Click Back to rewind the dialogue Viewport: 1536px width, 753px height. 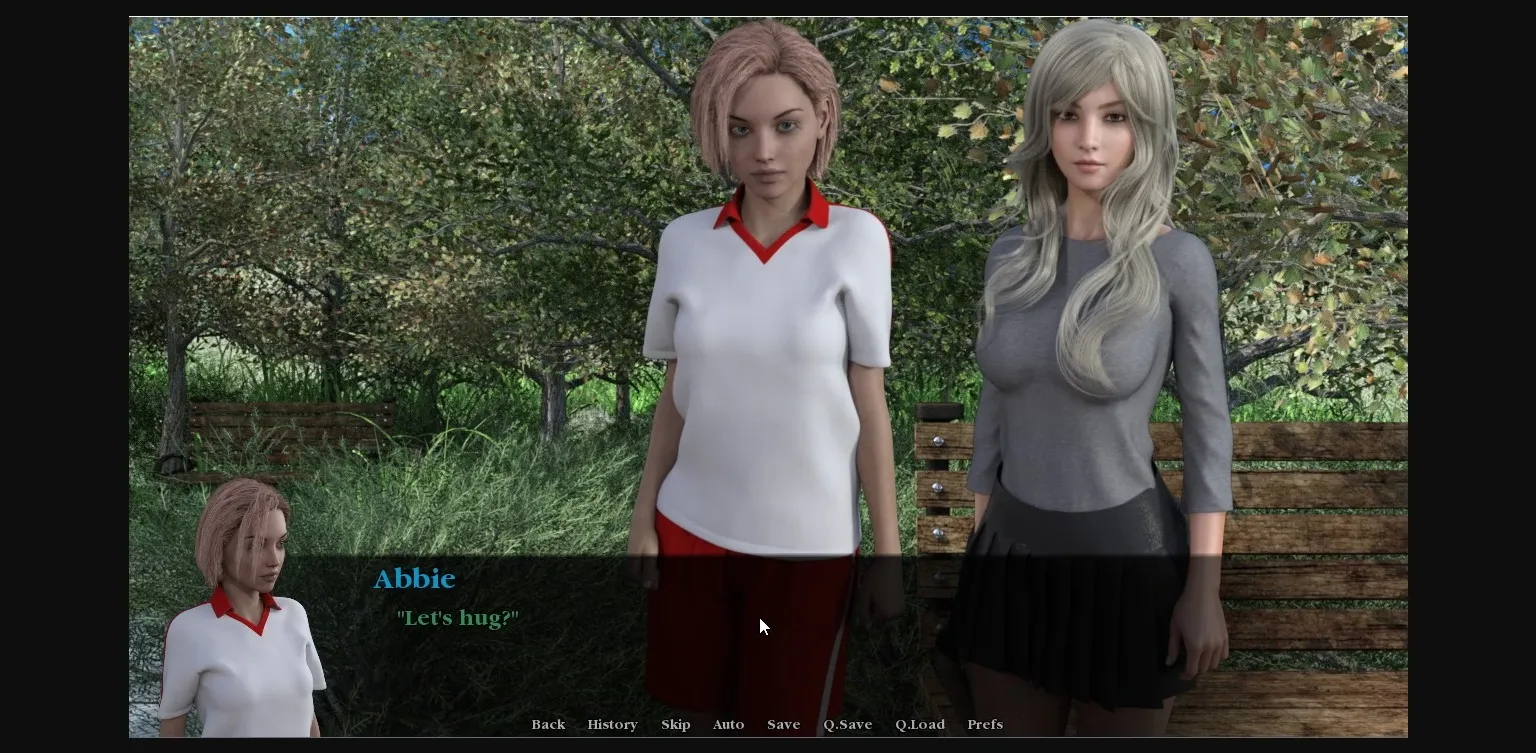548,724
